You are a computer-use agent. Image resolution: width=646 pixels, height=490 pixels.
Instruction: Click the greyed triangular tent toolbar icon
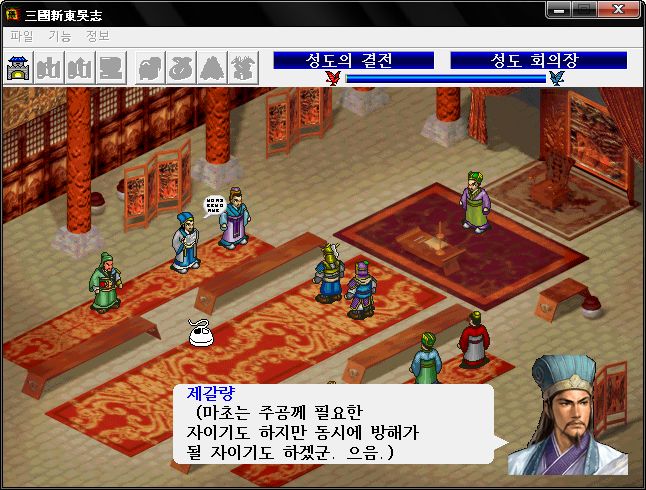coord(213,67)
